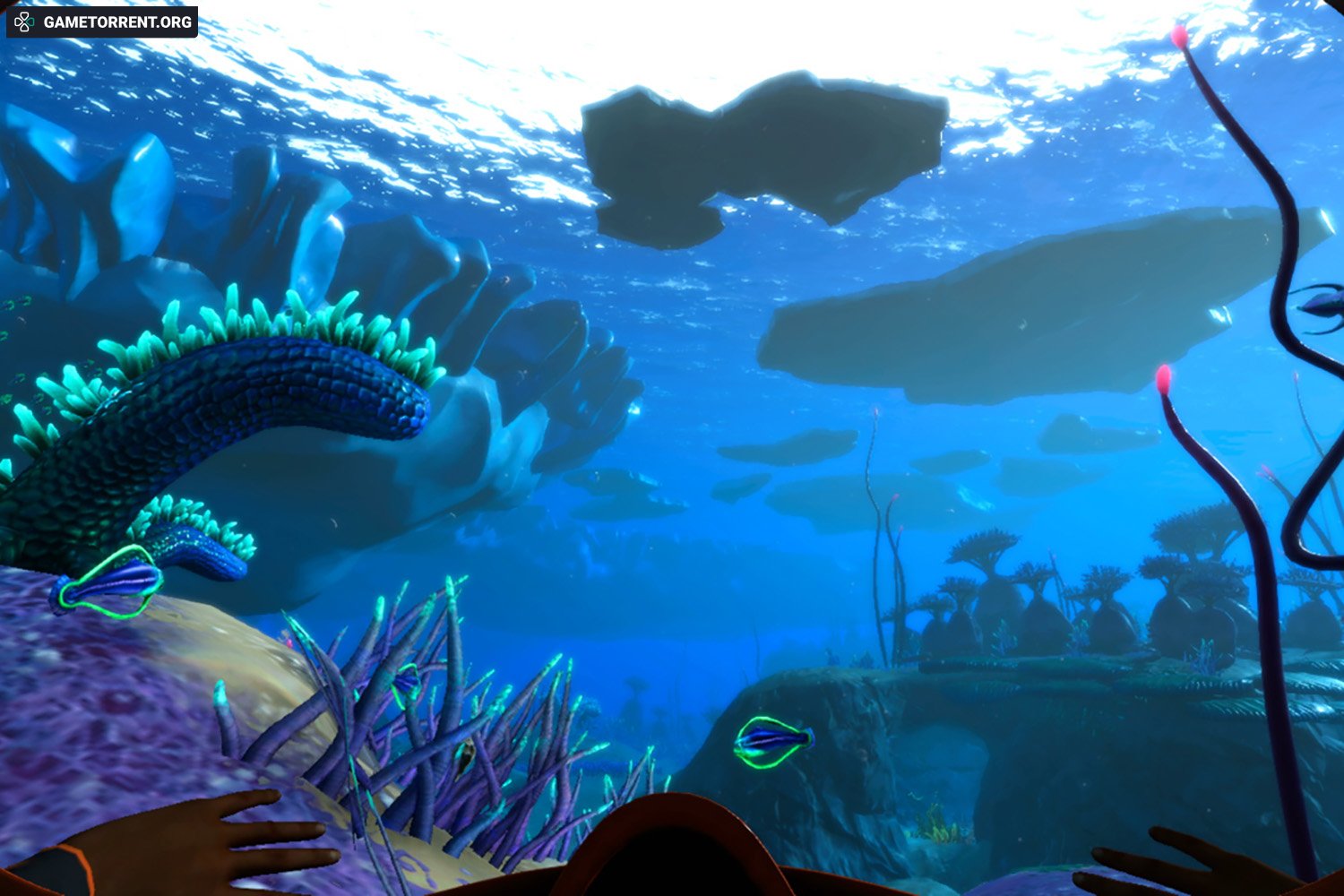Click the GAMETORRENT.ORG watermark logo
The image size is (1344, 896).
pos(101,22)
